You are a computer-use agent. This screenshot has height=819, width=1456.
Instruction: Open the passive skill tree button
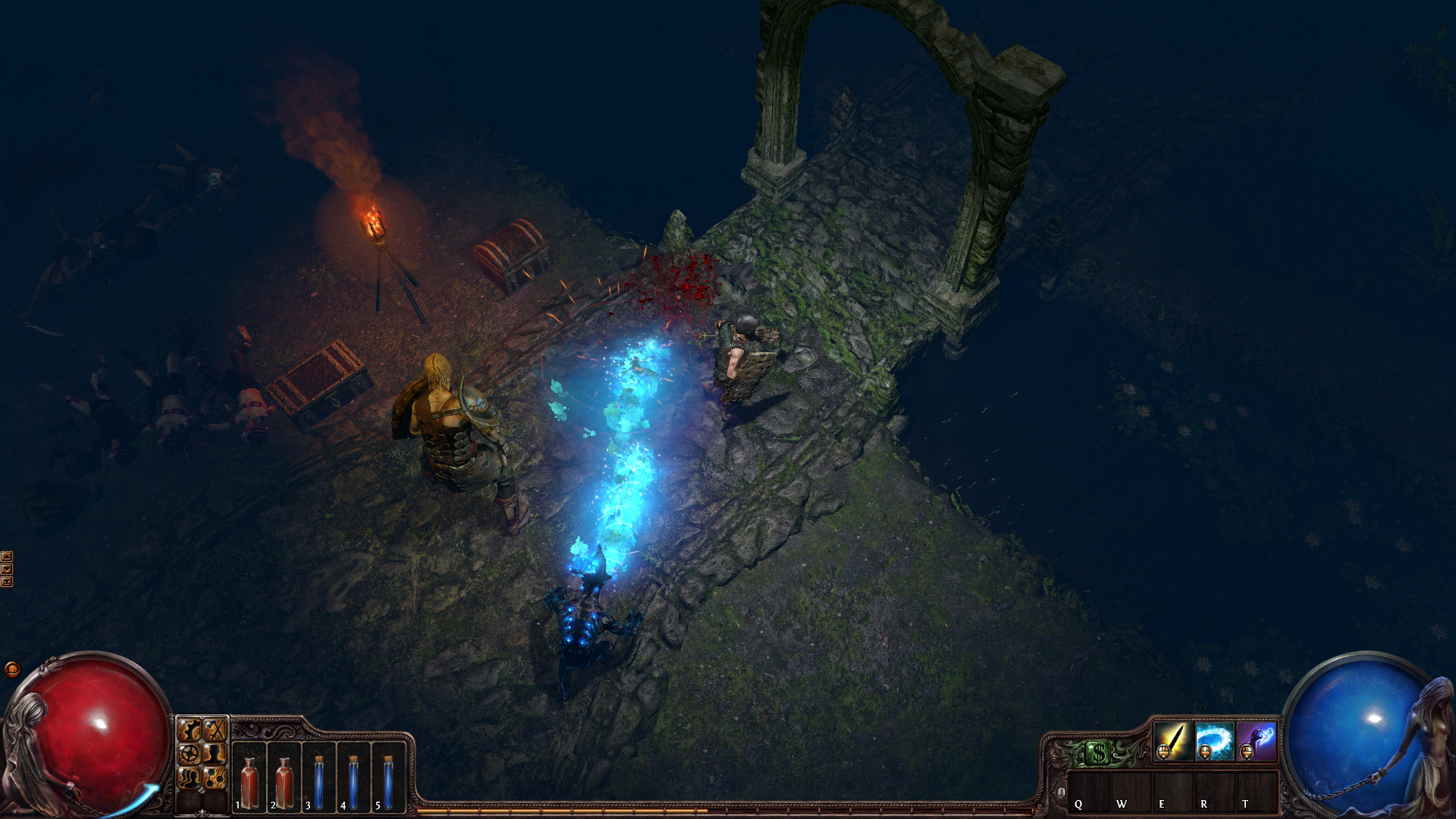[215, 777]
